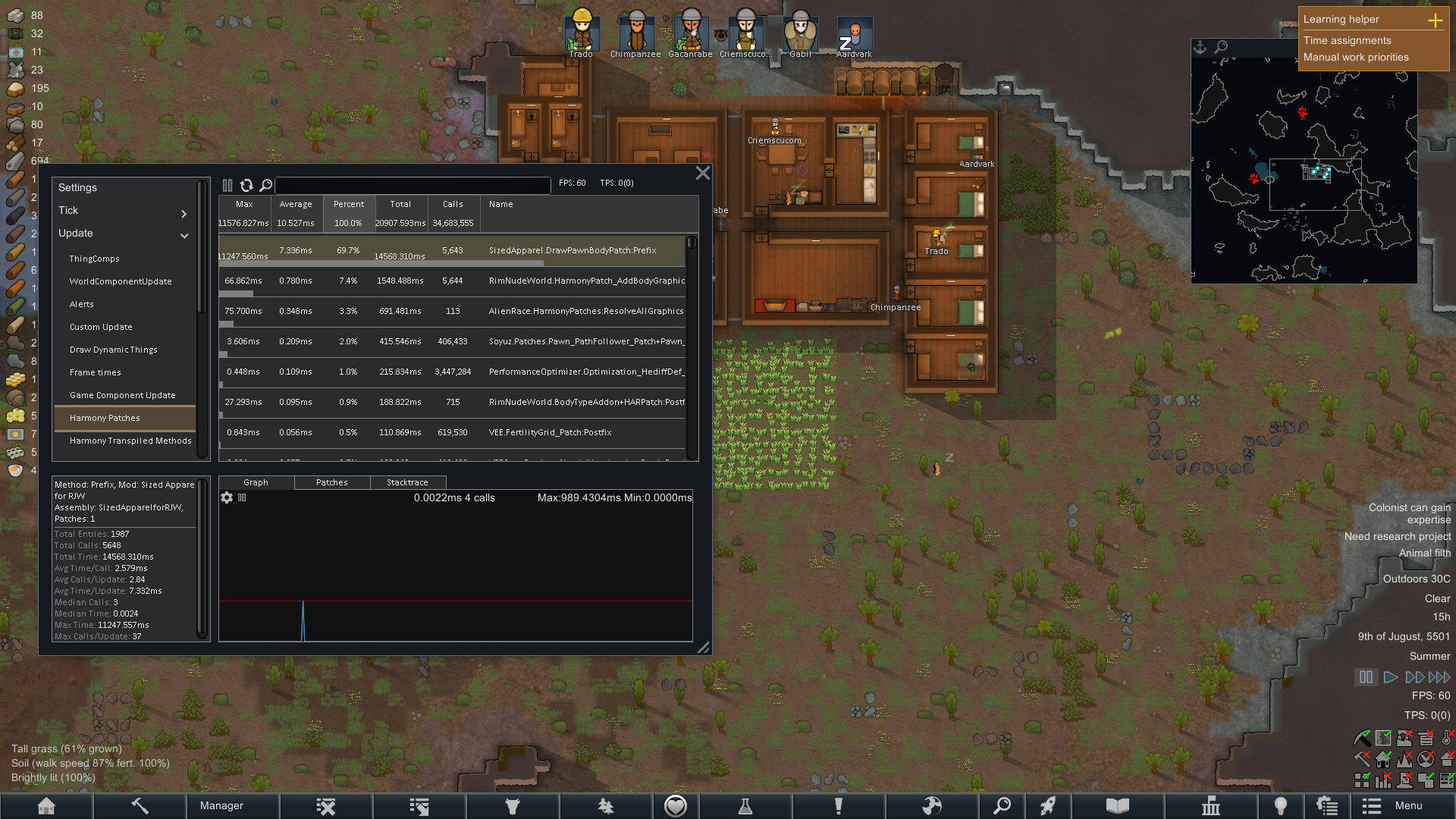
Task: Select Harmony Patches in the sidebar
Action: [104, 418]
